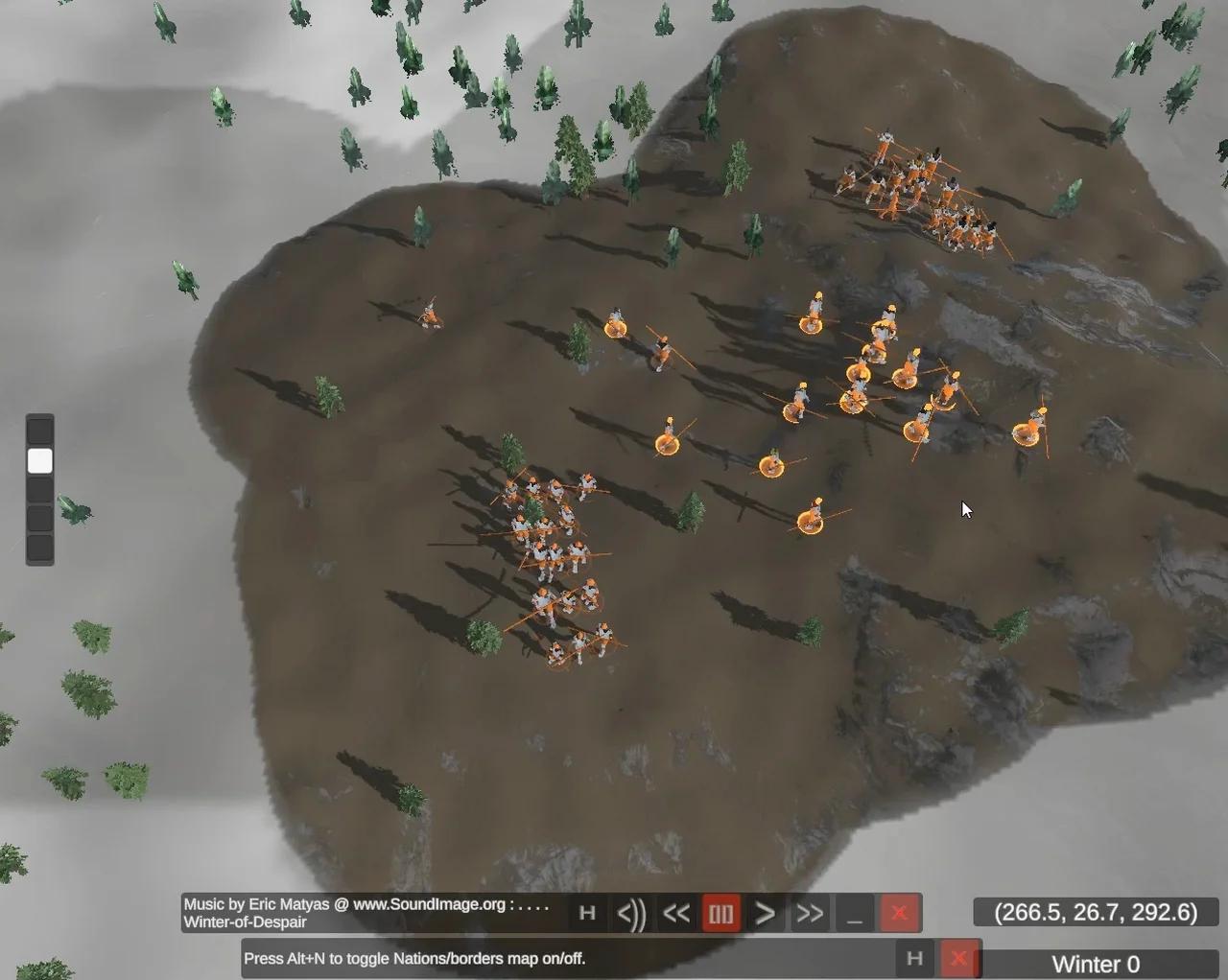Select the middle square in the left slider panel

39,490
